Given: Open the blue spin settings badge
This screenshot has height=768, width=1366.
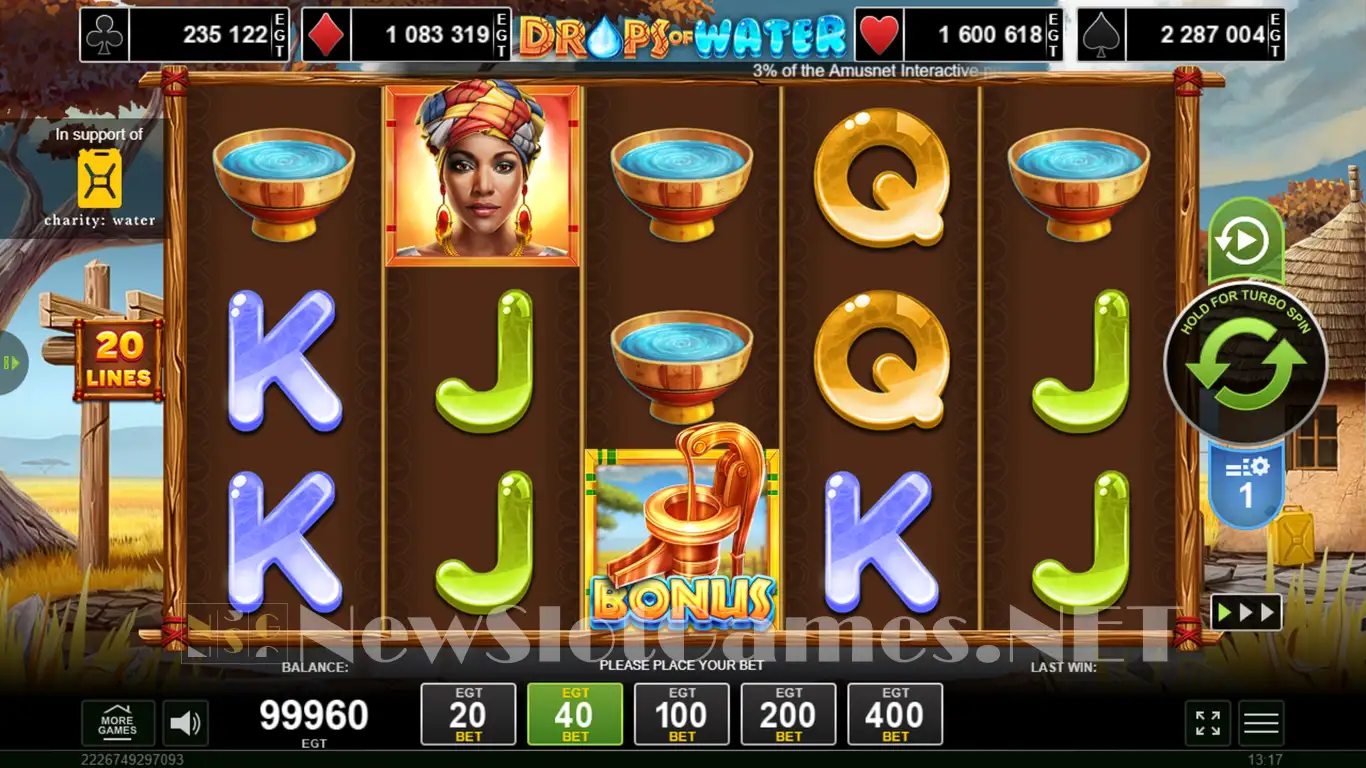Looking at the screenshot, I should pos(1246,484).
